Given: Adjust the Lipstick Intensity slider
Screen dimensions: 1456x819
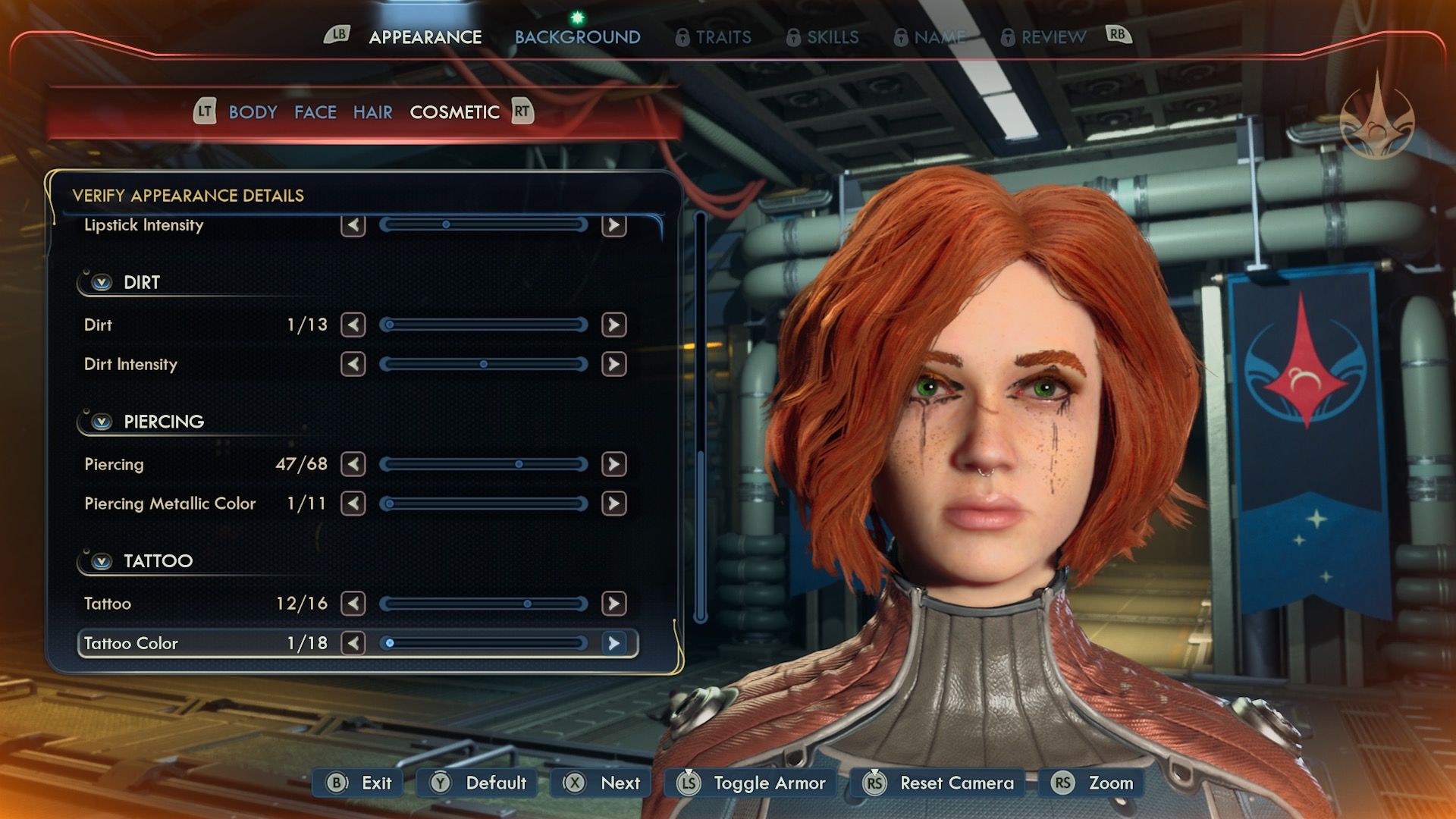Looking at the screenshot, I should 484,224.
